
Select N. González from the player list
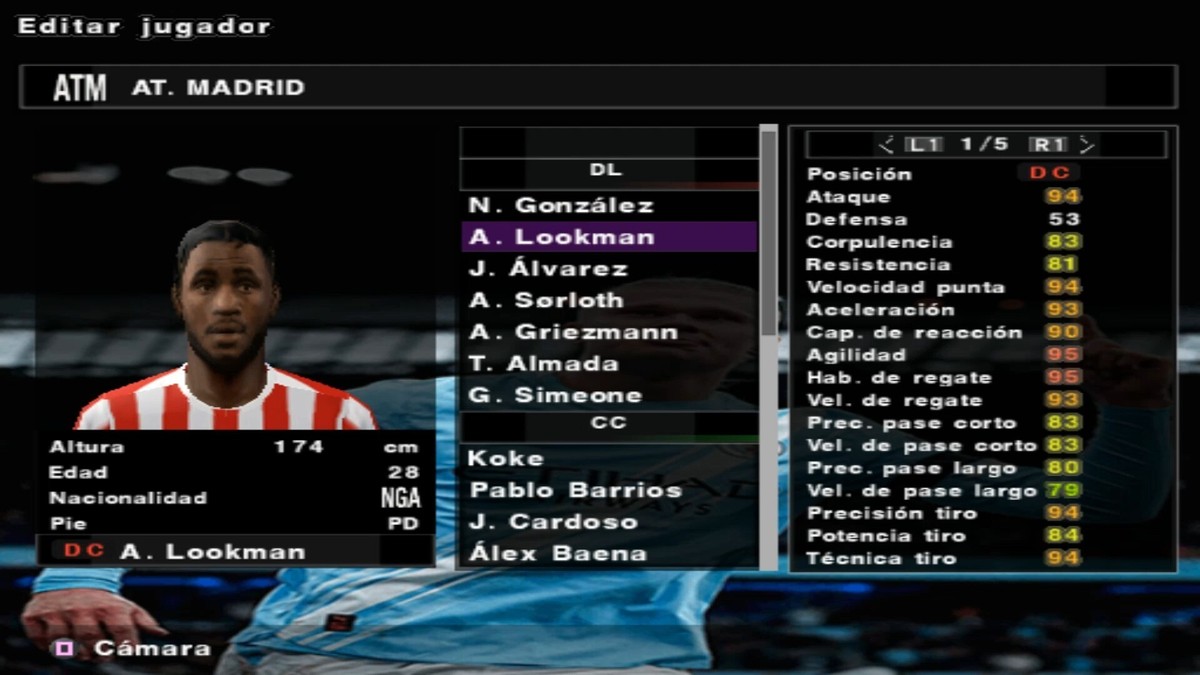pos(560,206)
